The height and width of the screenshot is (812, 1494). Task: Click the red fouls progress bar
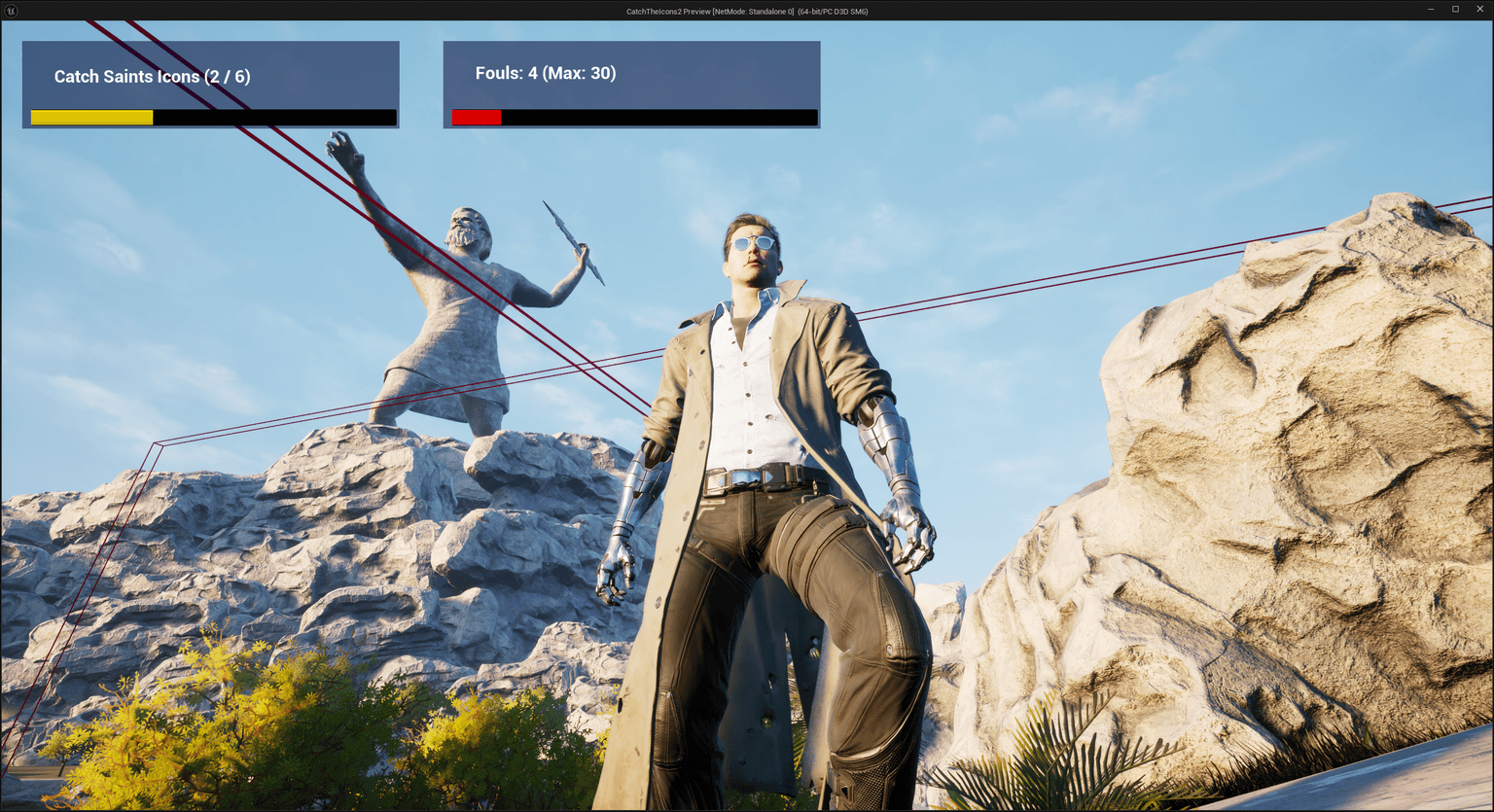pyautogui.click(x=476, y=117)
